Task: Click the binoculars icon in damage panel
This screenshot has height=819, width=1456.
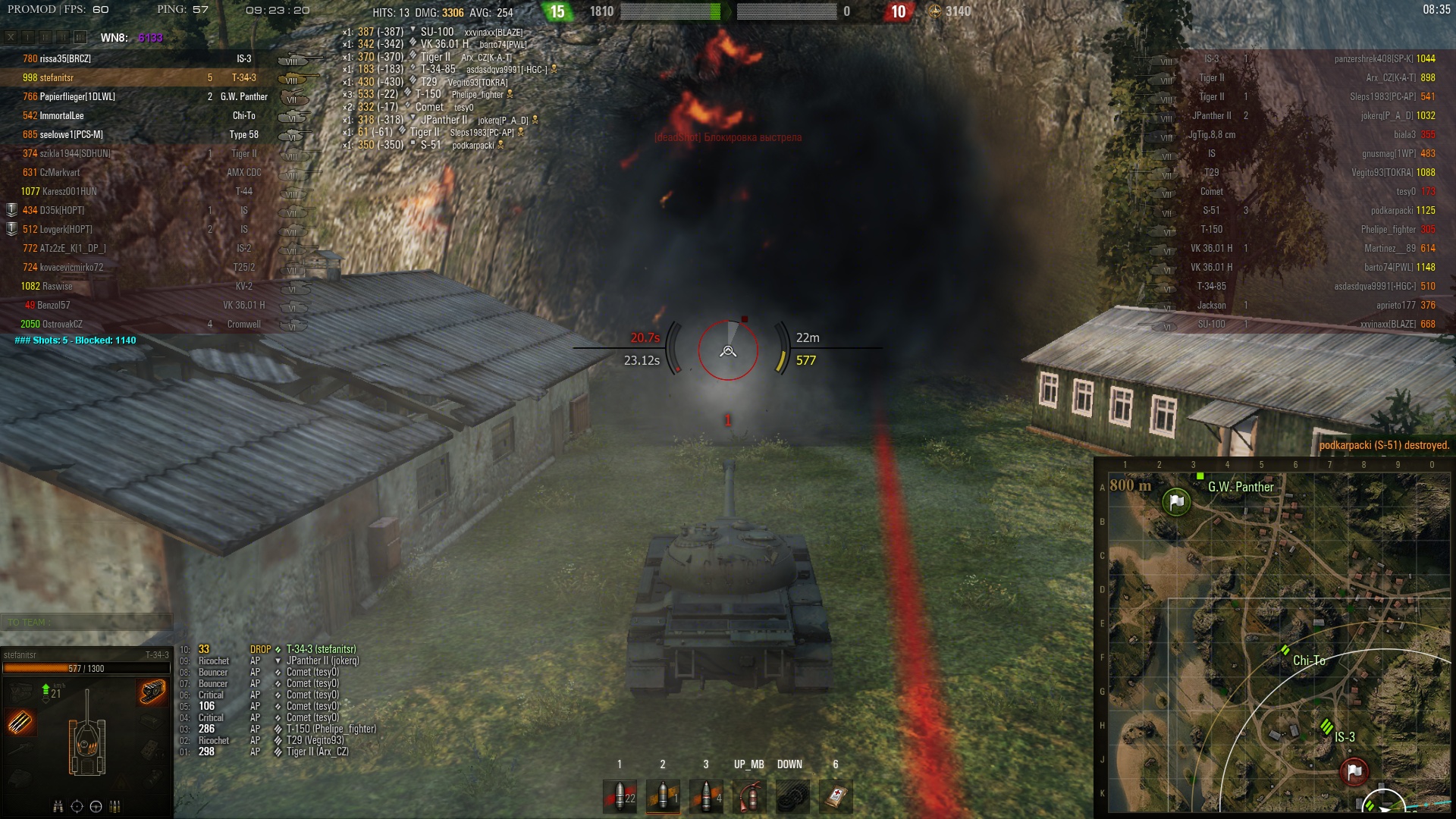Action: pyautogui.click(x=58, y=806)
